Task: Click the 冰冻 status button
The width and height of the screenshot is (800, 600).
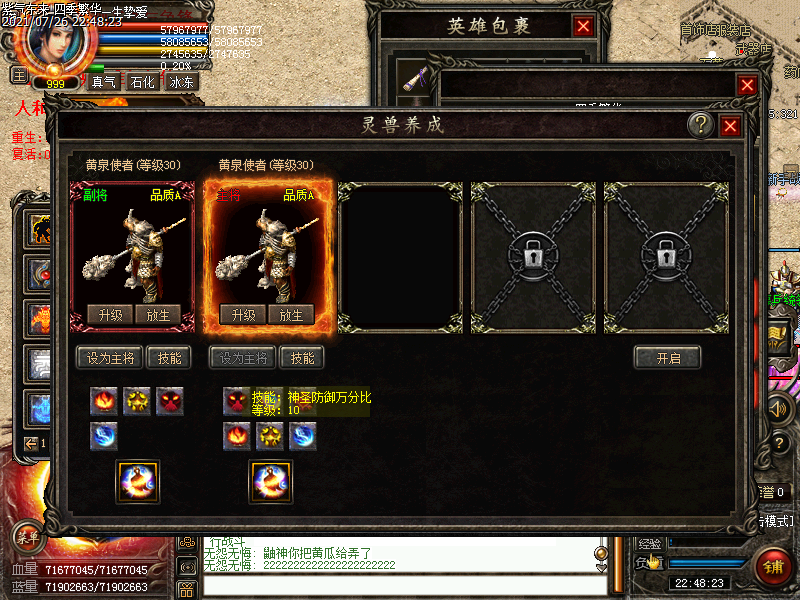Action: (182, 82)
